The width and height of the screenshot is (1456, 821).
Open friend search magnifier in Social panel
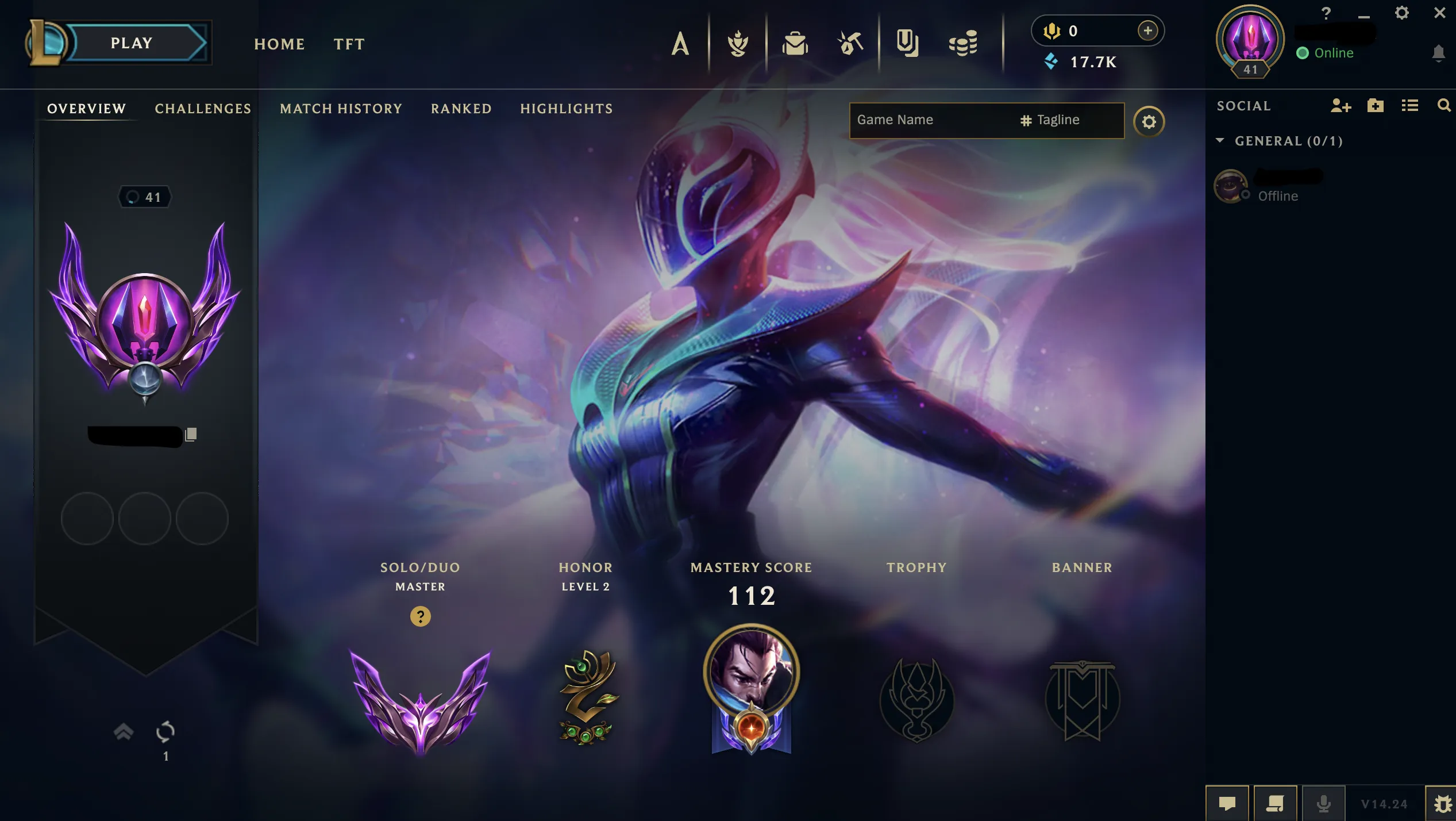click(1444, 106)
